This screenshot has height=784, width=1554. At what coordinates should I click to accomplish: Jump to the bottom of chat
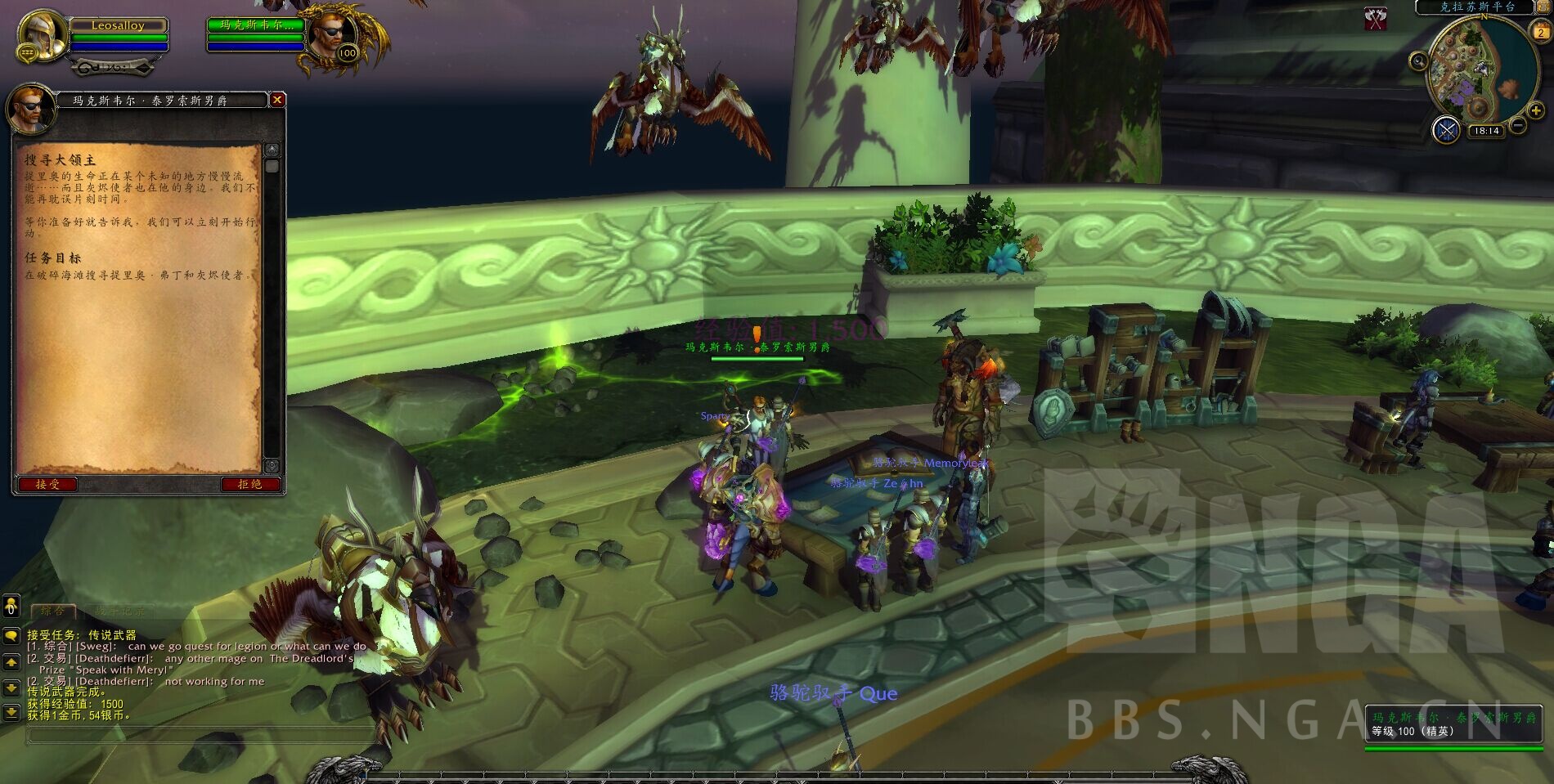click(x=11, y=713)
